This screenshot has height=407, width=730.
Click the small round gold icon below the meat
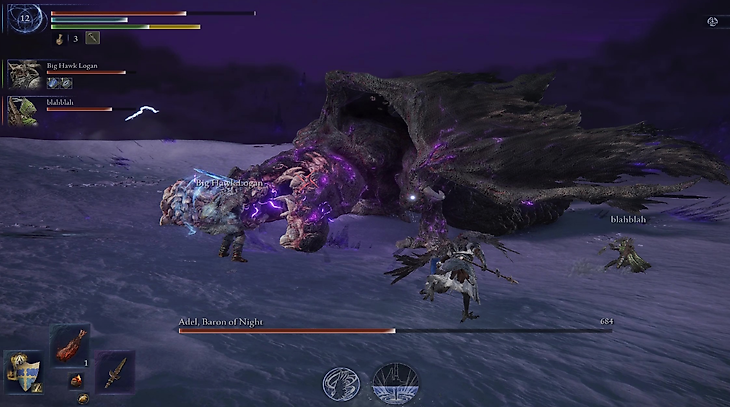click(83, 398)
